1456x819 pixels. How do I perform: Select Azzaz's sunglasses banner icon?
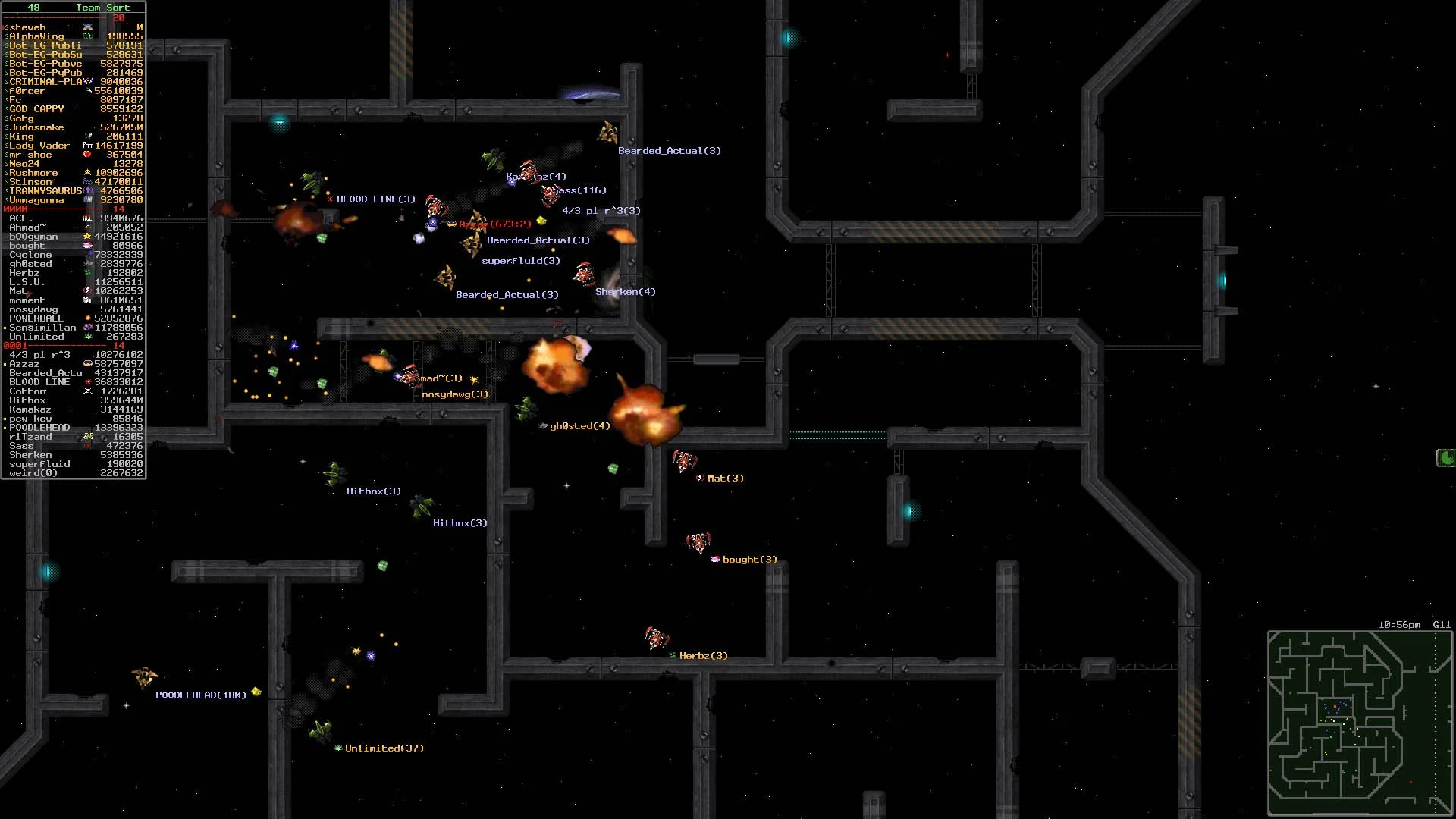click(x=86, y=364)
